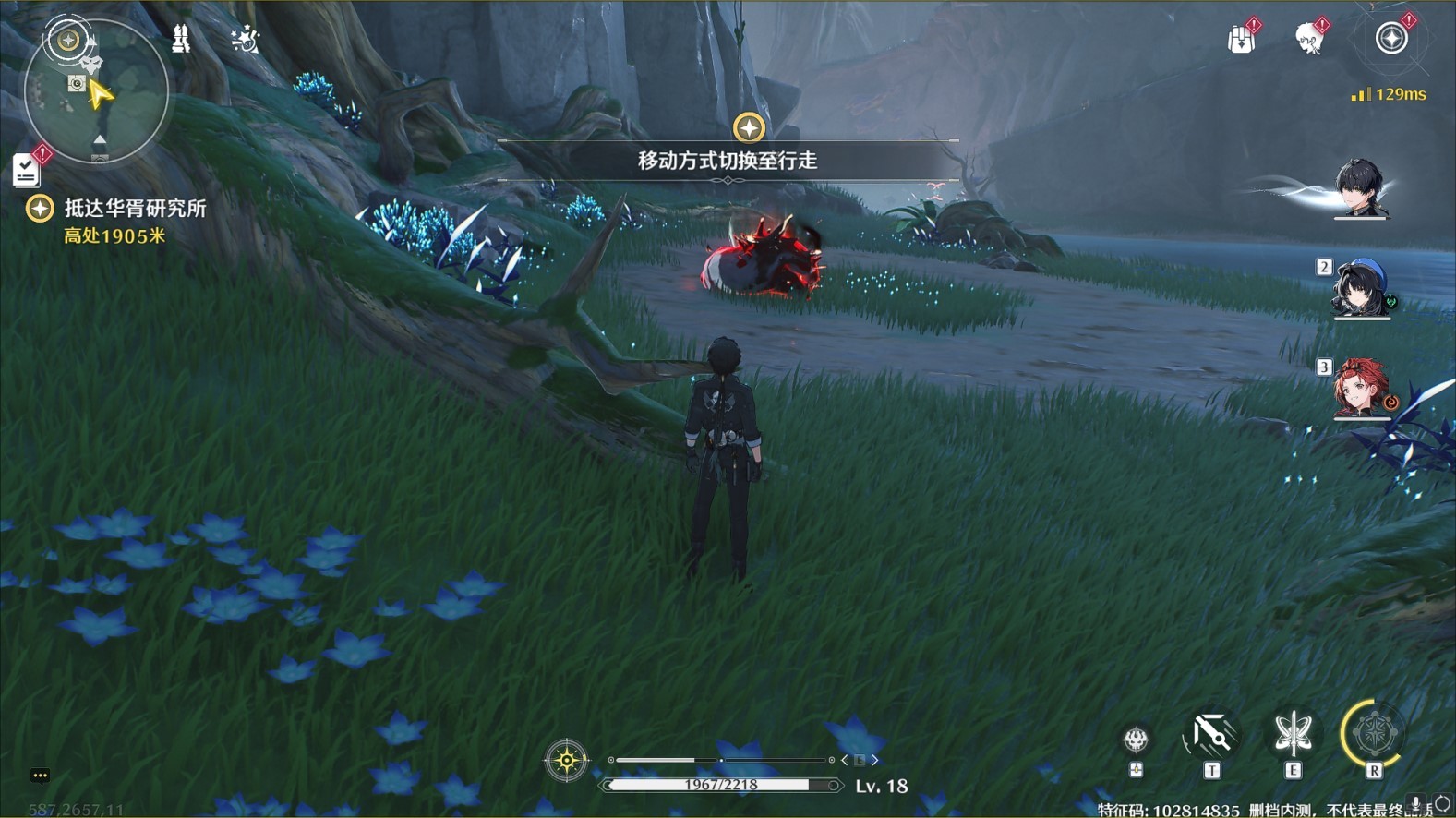
Task: Click the circular arrows refresh icon
Action: point(1442,805)
